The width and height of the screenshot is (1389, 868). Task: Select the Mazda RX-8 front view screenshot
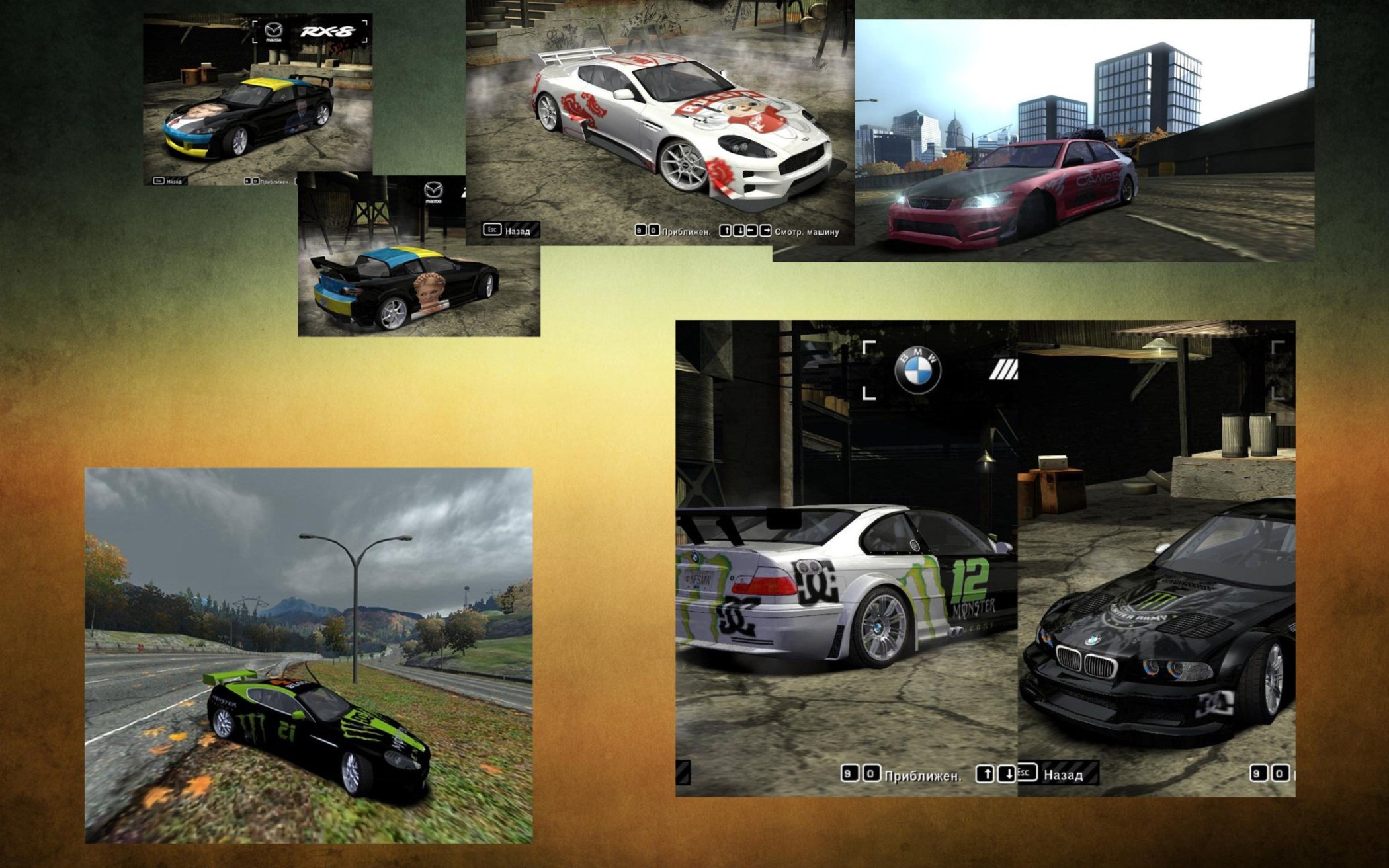click(257, 99)
